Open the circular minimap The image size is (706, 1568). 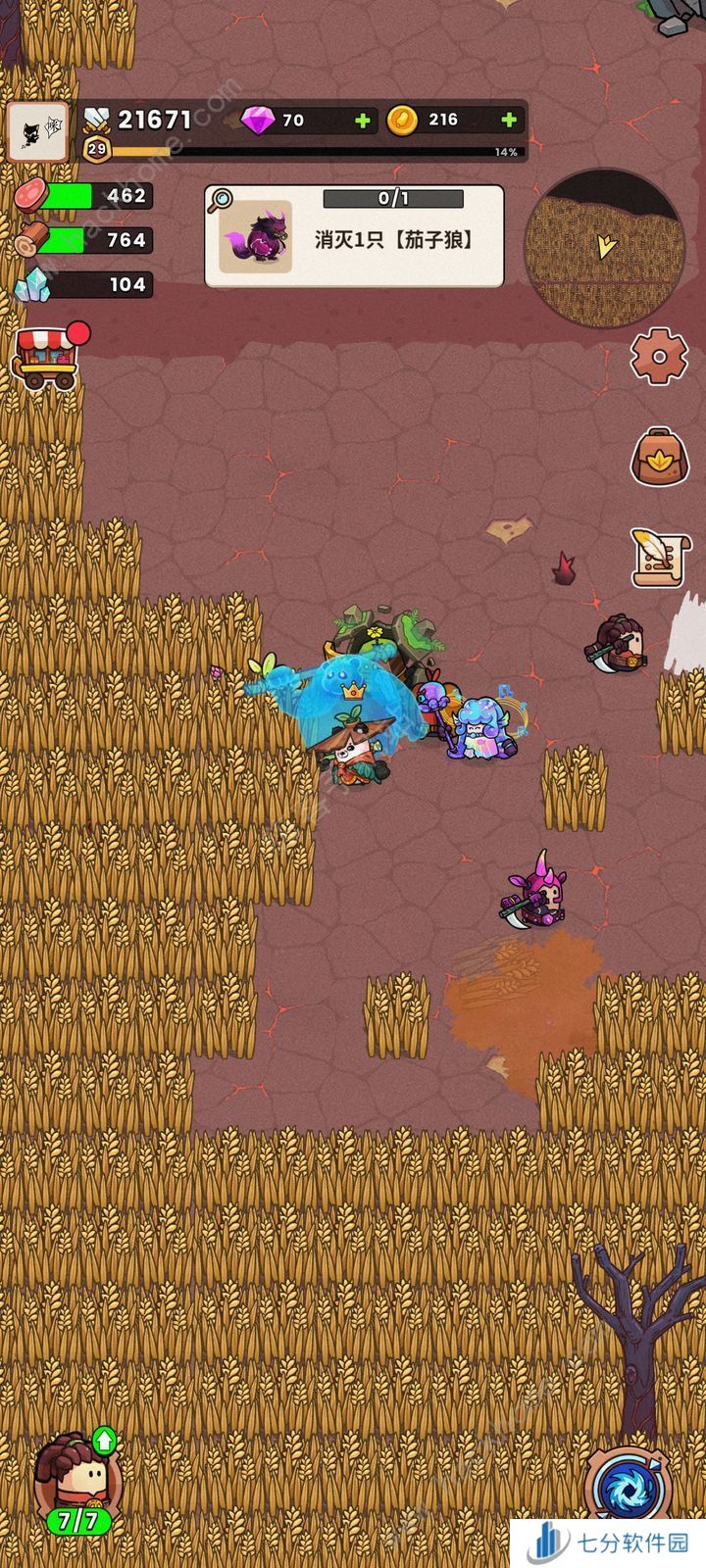coord(604,248)
